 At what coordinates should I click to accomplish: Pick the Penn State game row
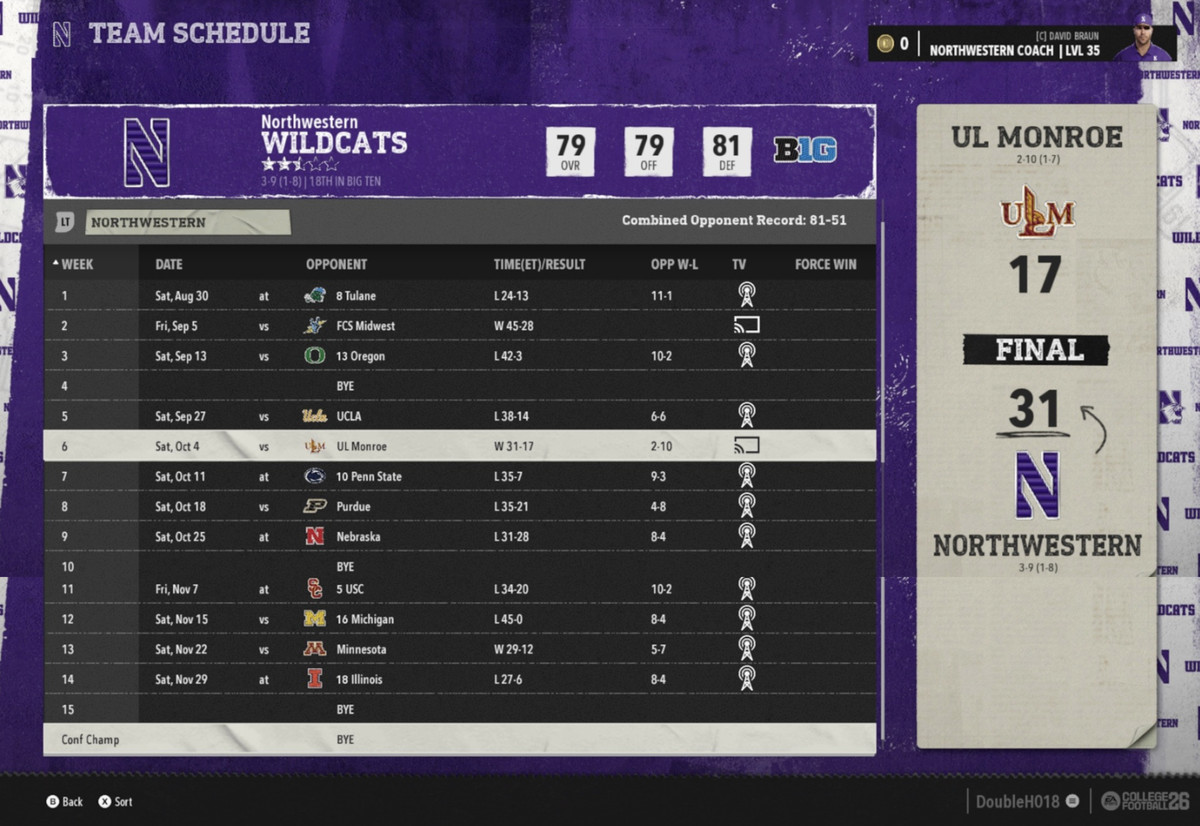459,477
